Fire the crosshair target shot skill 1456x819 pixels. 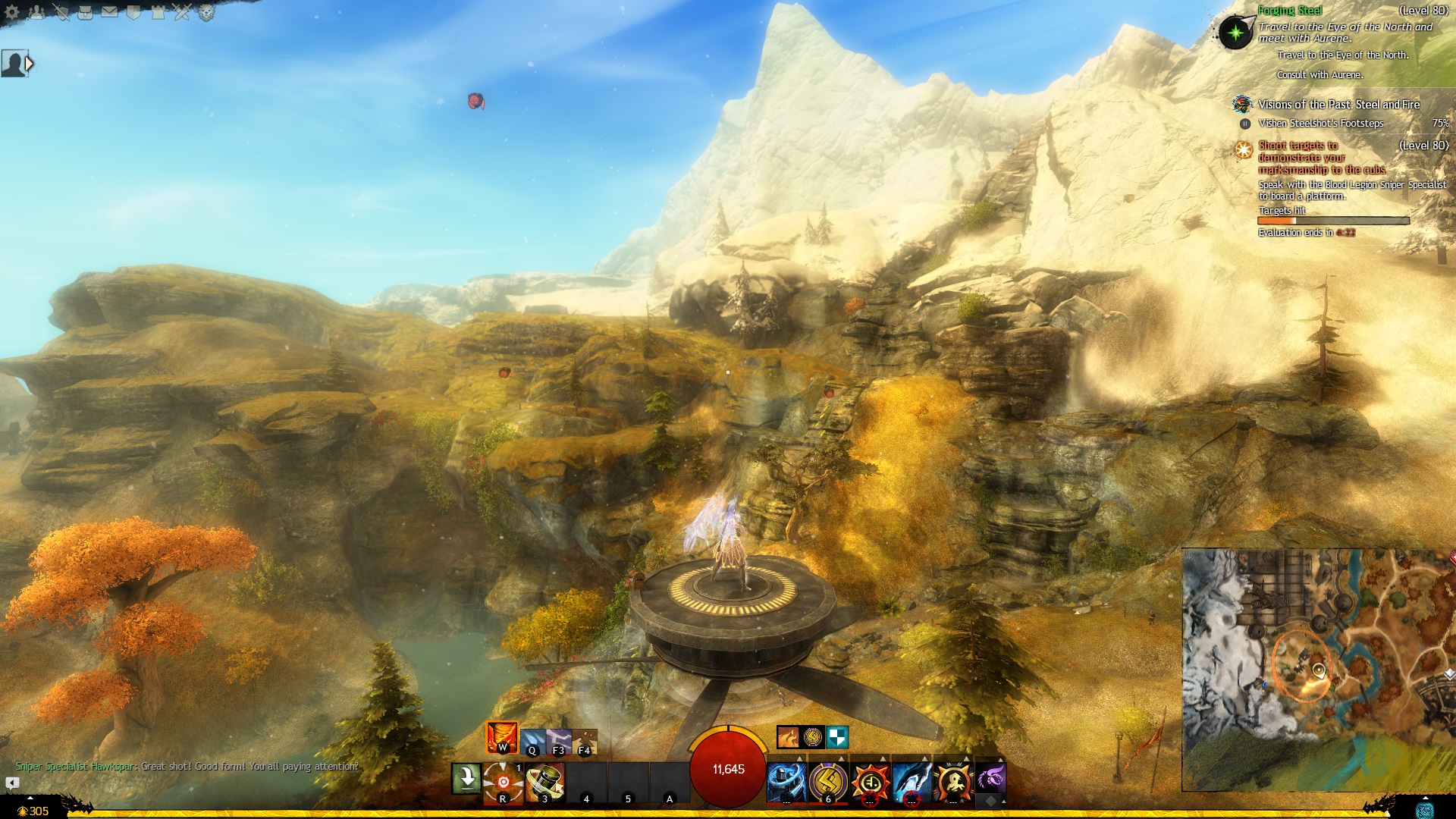tap(504, 781)
